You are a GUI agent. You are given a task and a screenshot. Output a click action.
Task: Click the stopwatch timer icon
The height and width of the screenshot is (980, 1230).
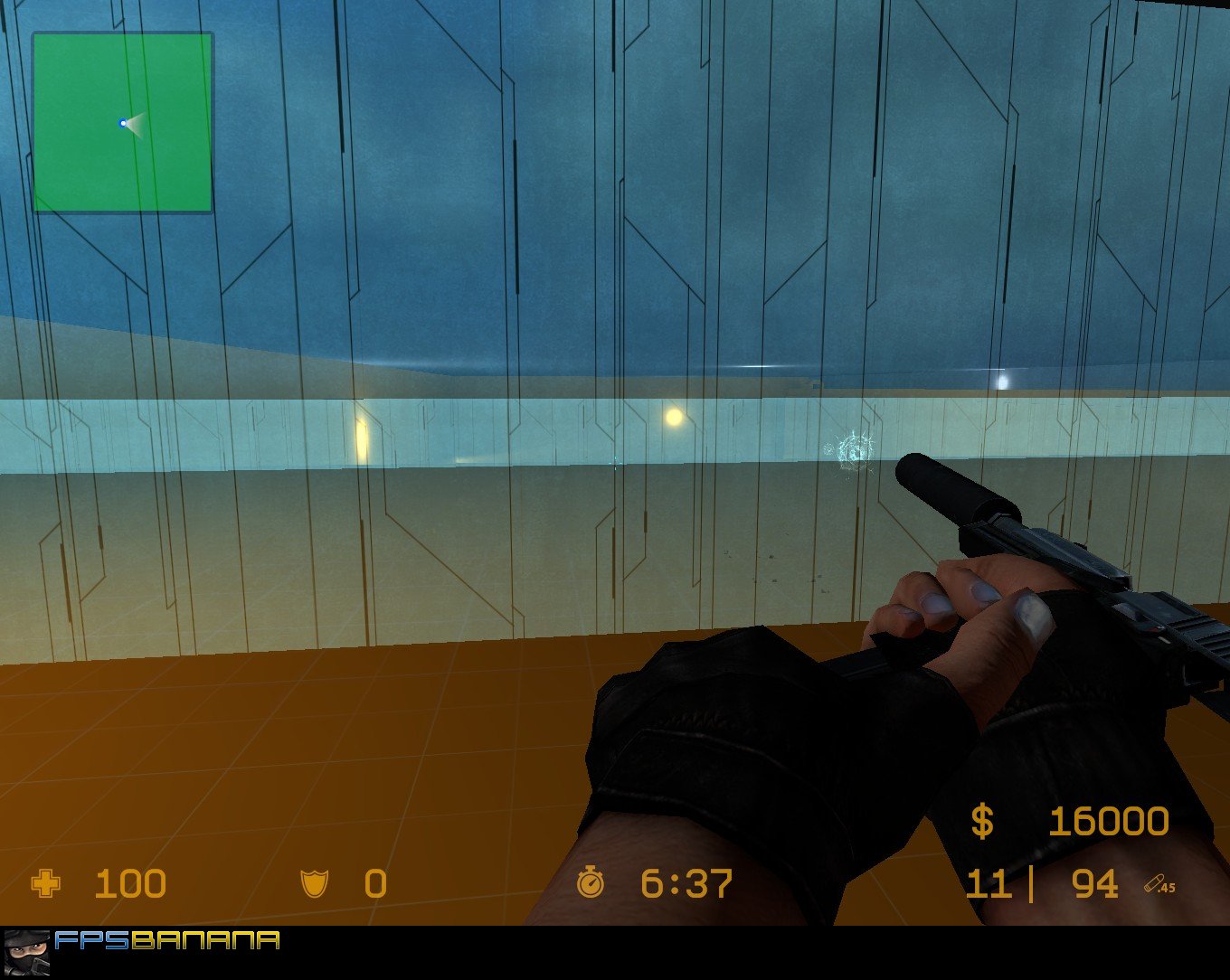point(592,884)
